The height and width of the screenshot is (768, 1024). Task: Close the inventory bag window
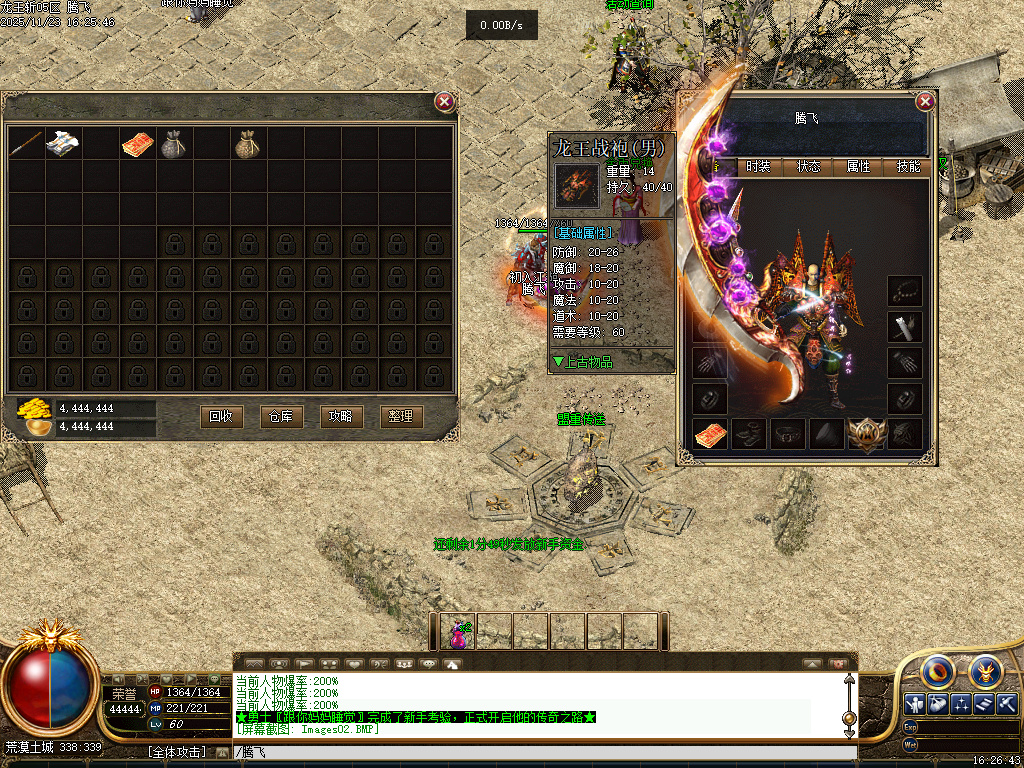pos(445,101)
